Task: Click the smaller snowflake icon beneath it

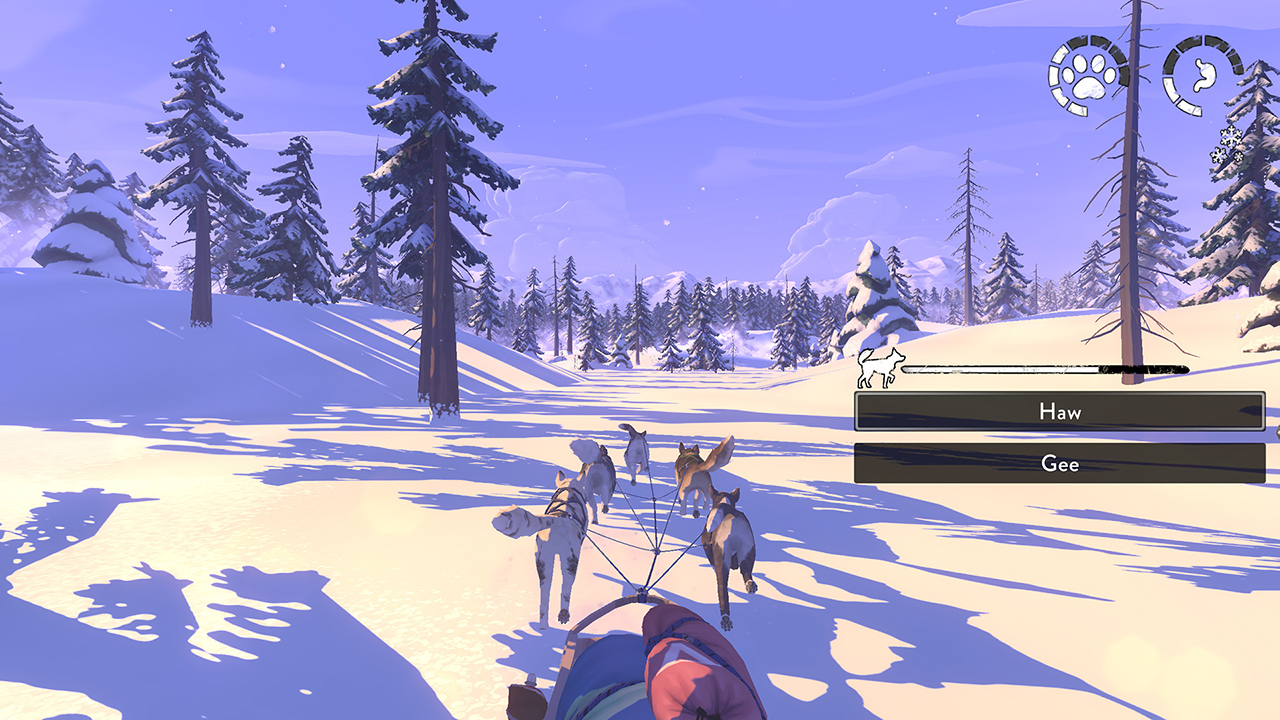Action: coord(1217,154)
